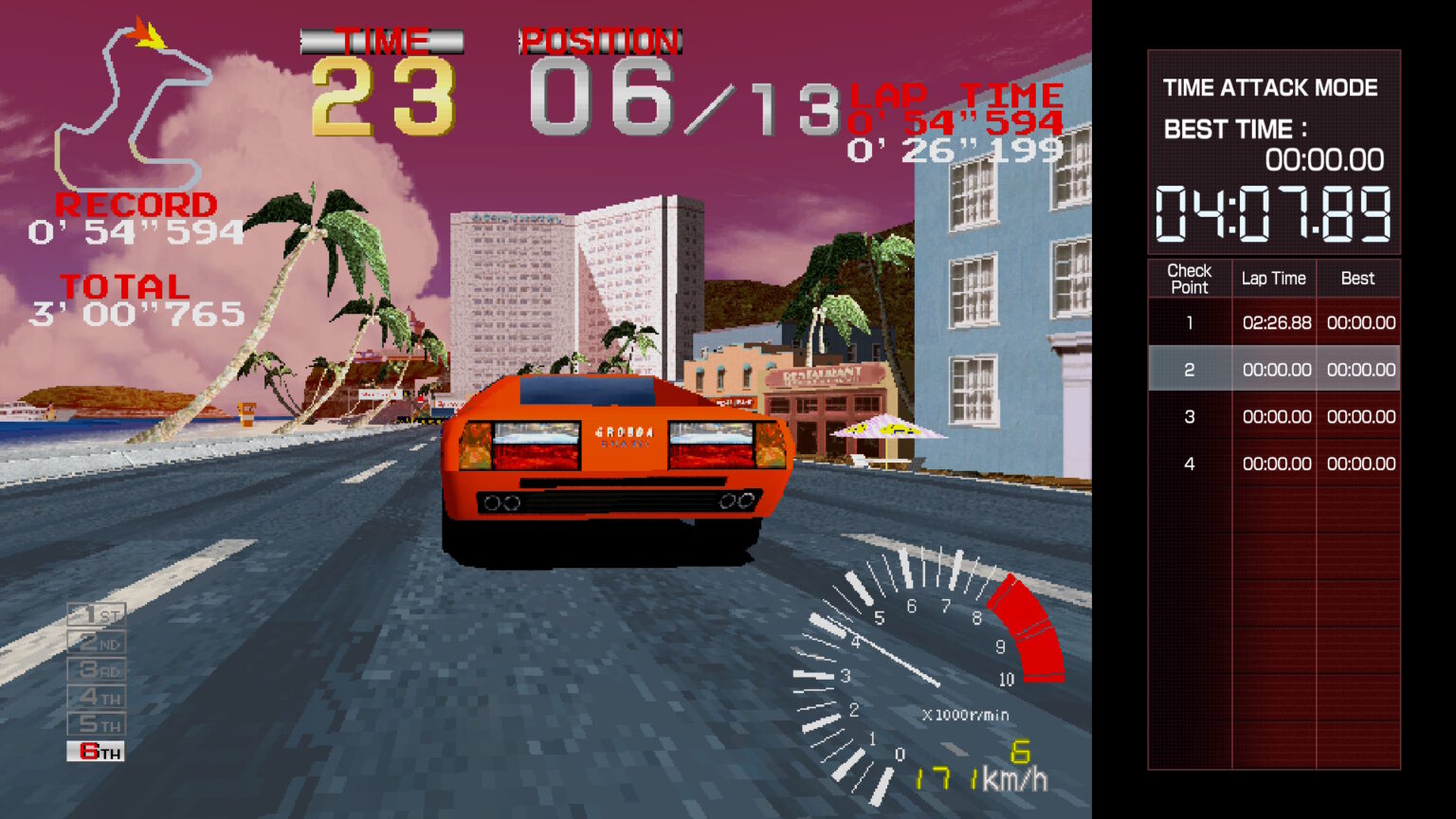Toggle the 1ST place rank slot

pos(95,613)
